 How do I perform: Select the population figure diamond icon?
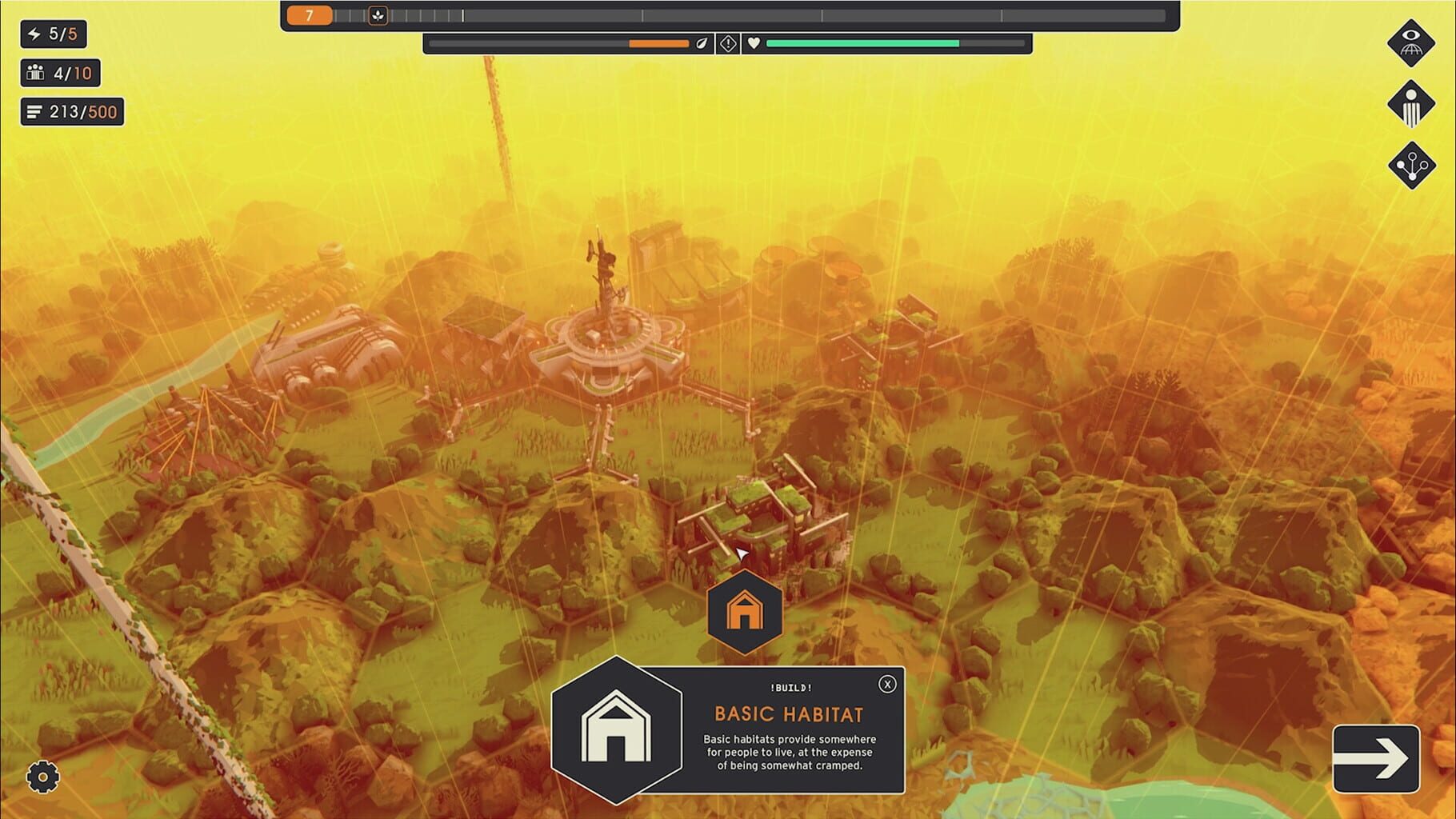pyautogui.click(x=1412, y=102)
